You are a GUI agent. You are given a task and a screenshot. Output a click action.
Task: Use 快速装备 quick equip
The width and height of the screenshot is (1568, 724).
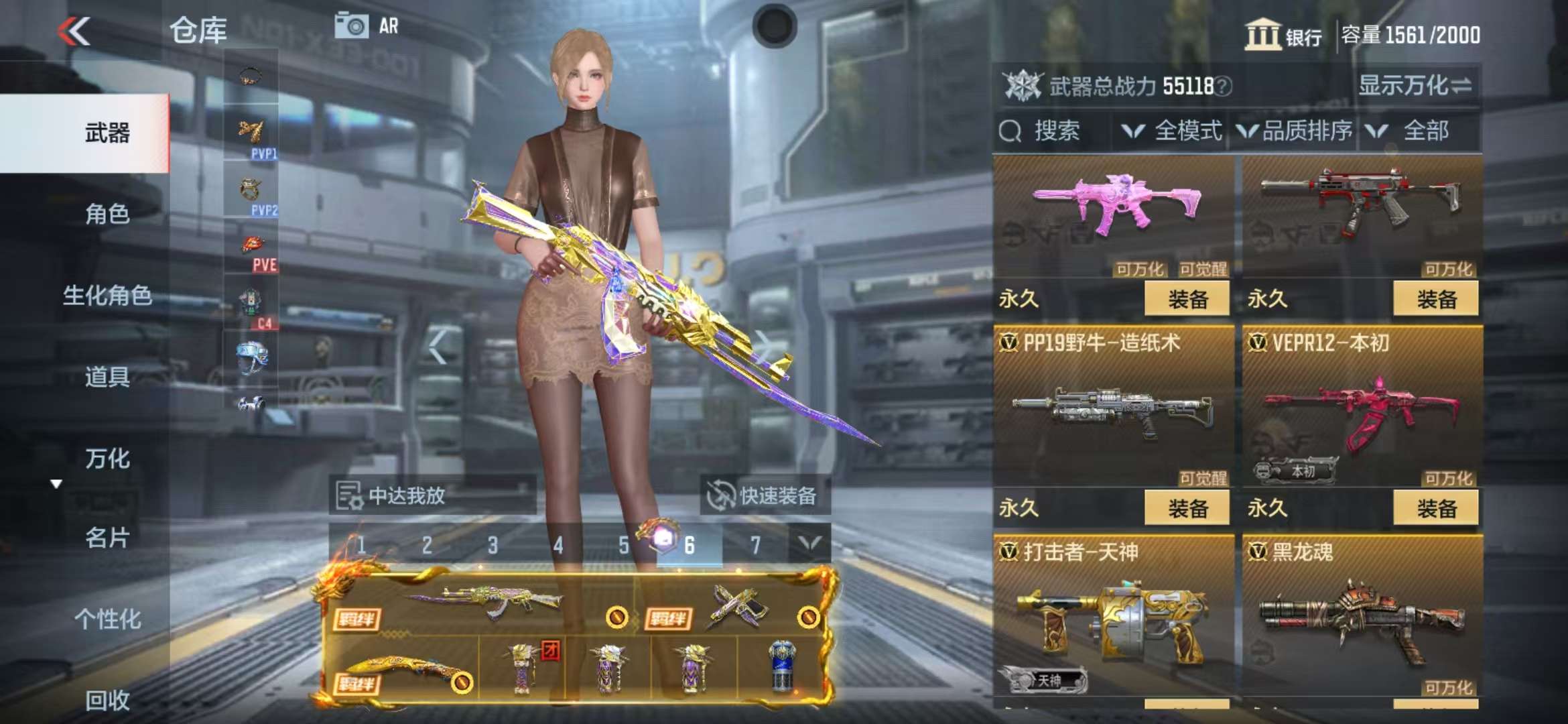pyautogui.click(x=765, y=496)
